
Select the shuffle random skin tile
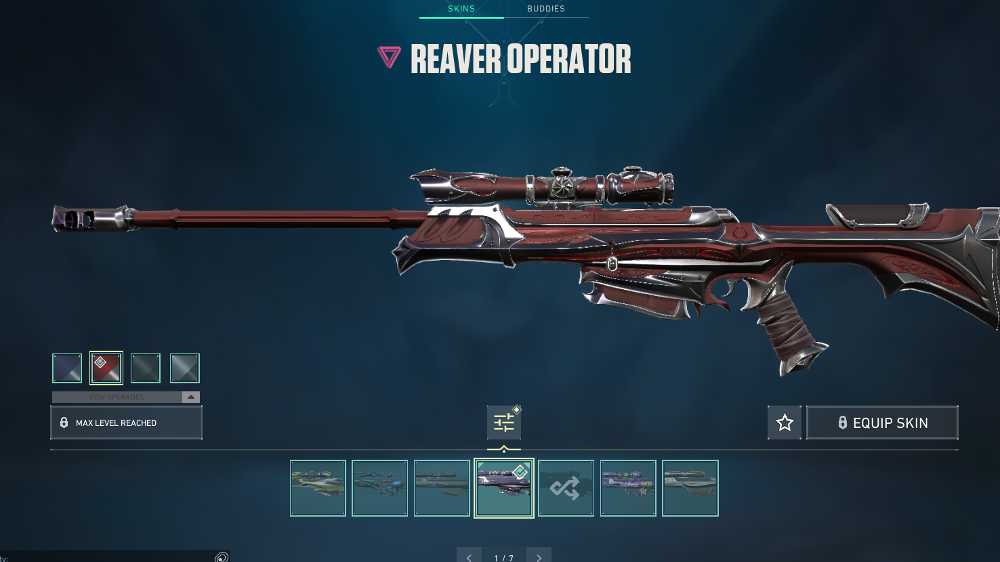[566, 488]
